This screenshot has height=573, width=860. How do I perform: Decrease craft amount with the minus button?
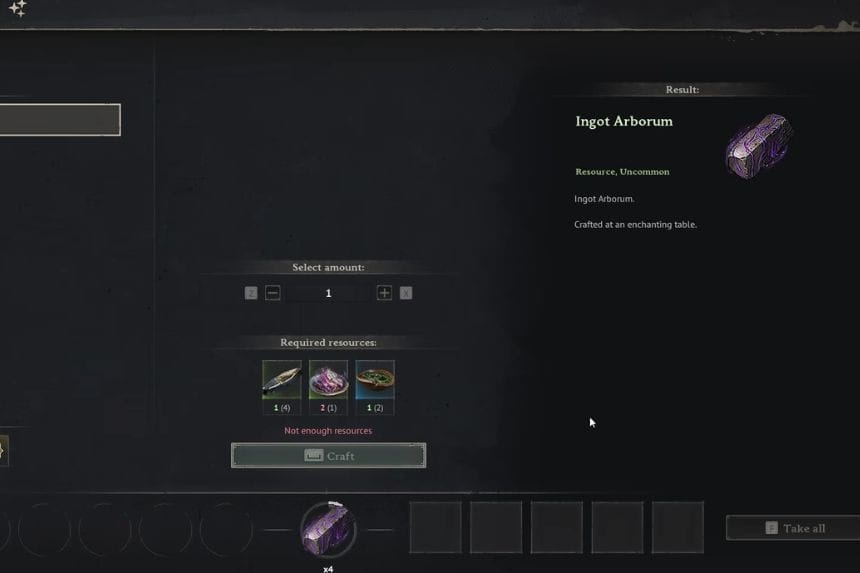pyautogui.click(x=273, y=293)
